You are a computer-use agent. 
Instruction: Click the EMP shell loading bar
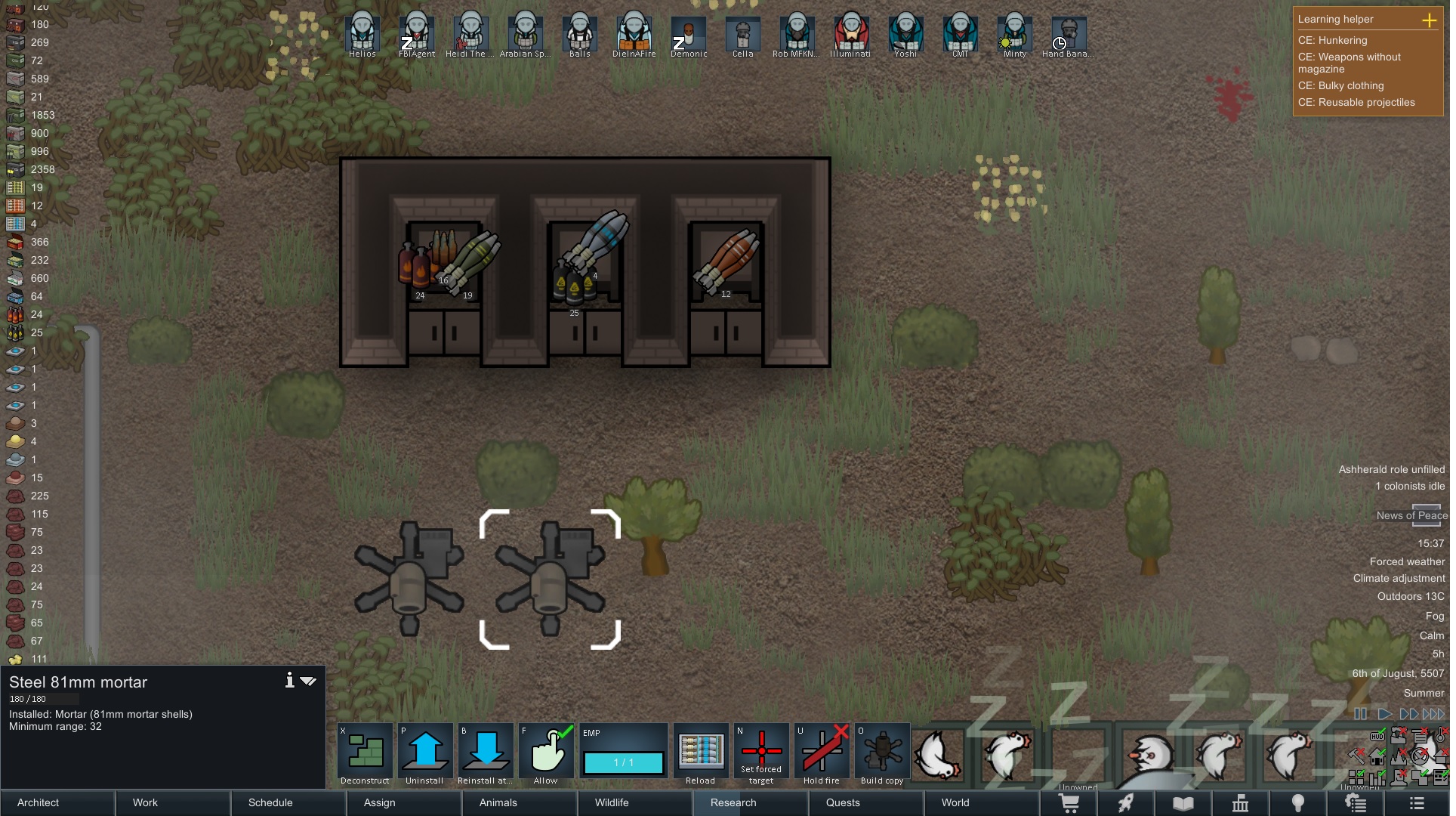623,763
